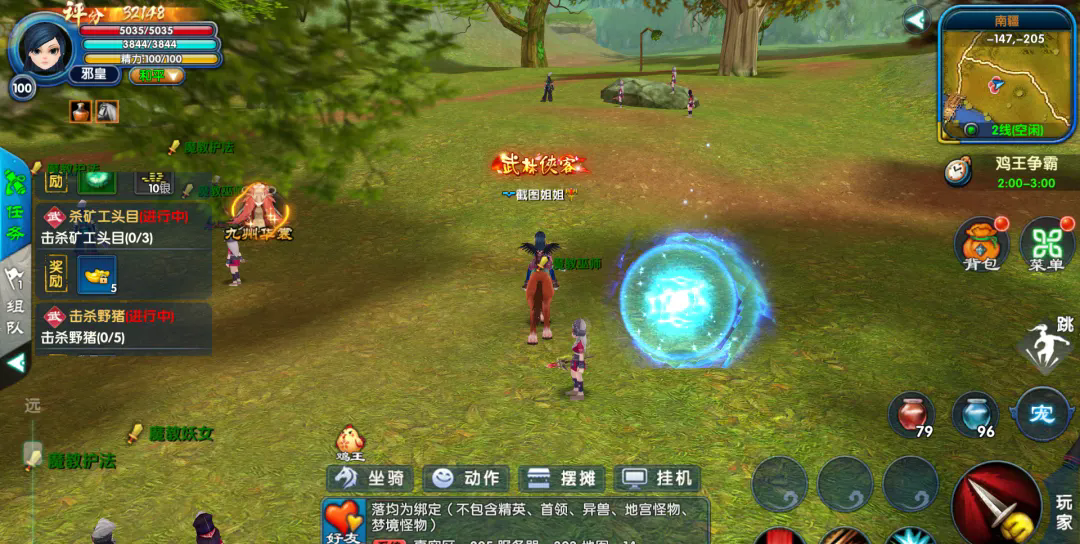This screenshot has height=544, width=1080.
Task: Collapse the minimap with arrow button
Action: pos(916,20)
